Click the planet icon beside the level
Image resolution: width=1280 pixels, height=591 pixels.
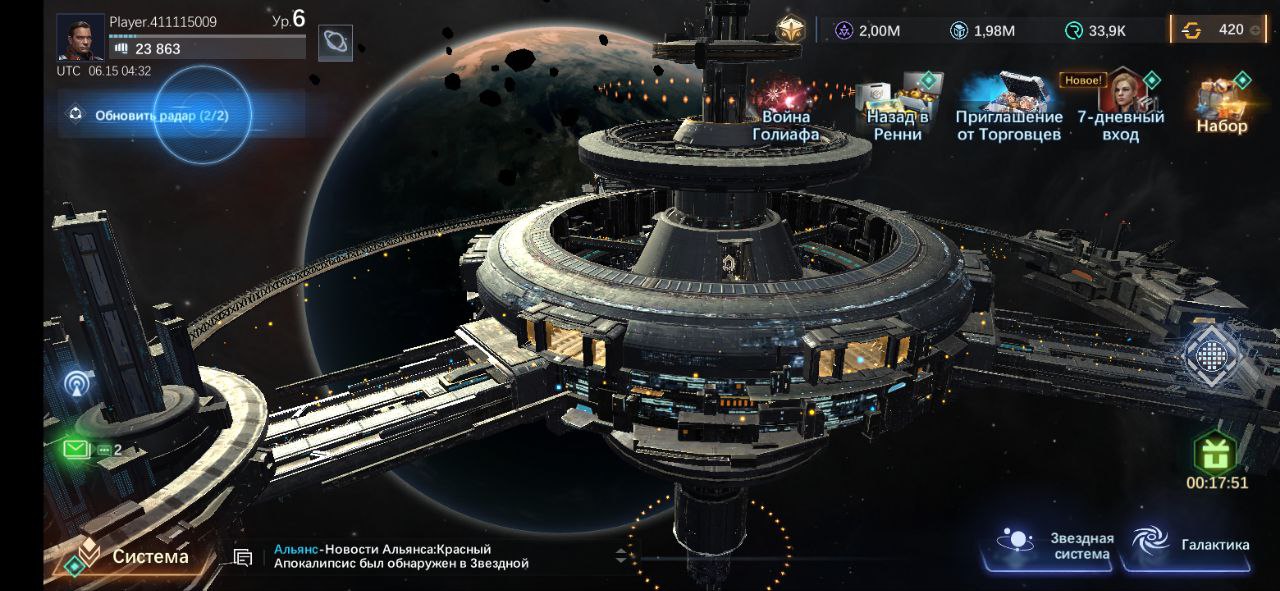point(335,42)
